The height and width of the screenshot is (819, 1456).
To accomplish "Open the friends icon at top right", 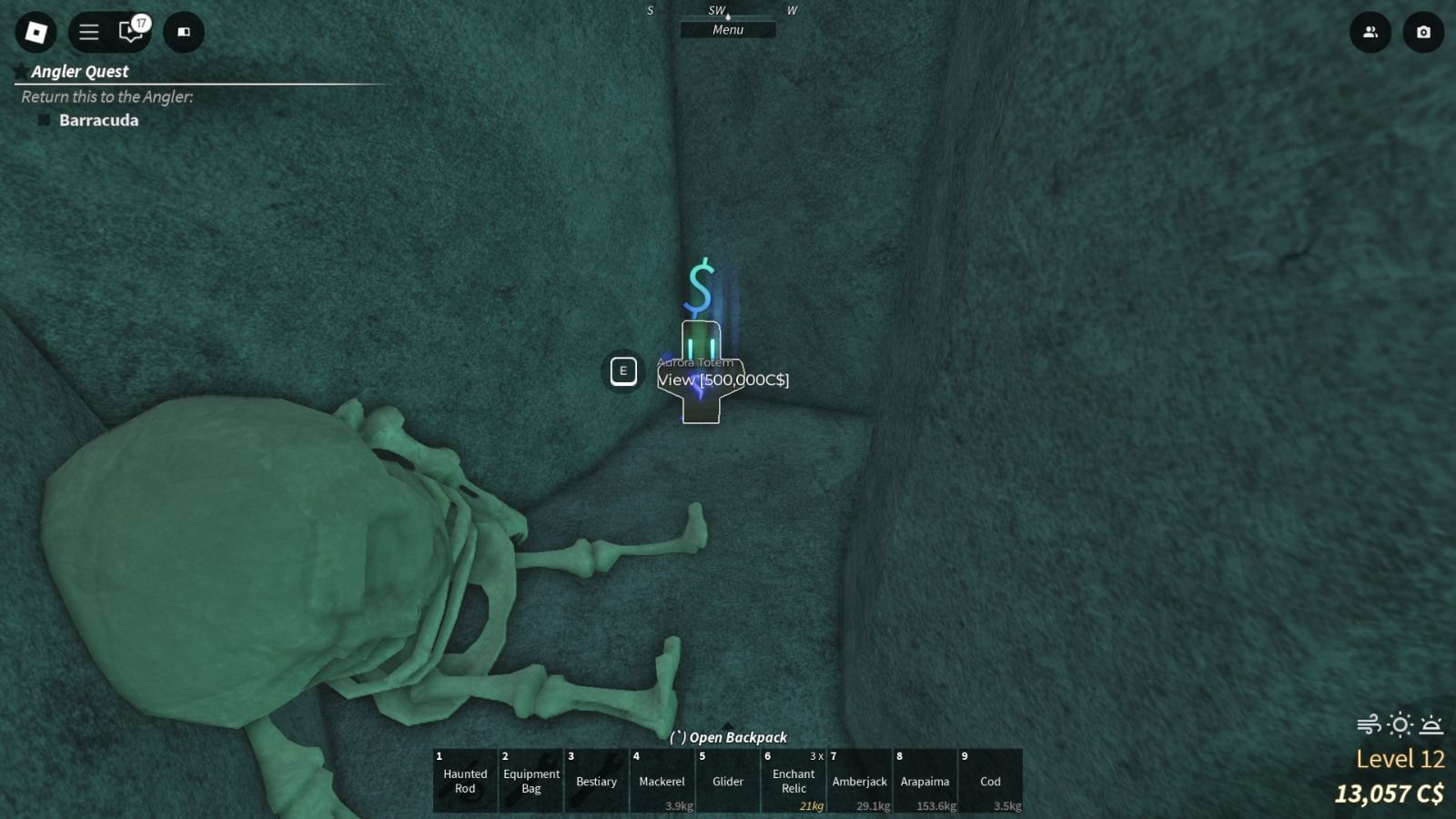I will (1370, 32).
